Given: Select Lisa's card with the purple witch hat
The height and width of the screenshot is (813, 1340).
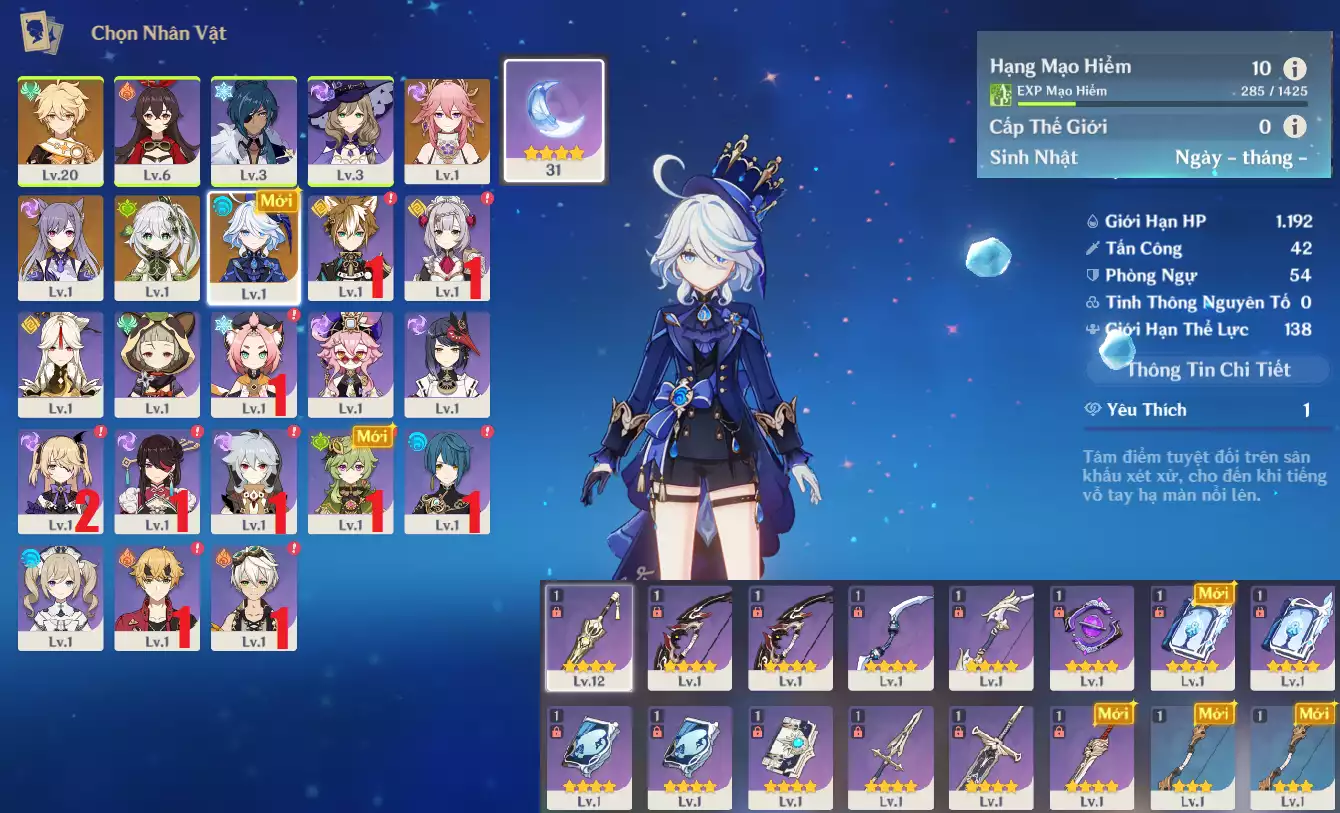Looking at the screenshot, I should click(350, 131).
